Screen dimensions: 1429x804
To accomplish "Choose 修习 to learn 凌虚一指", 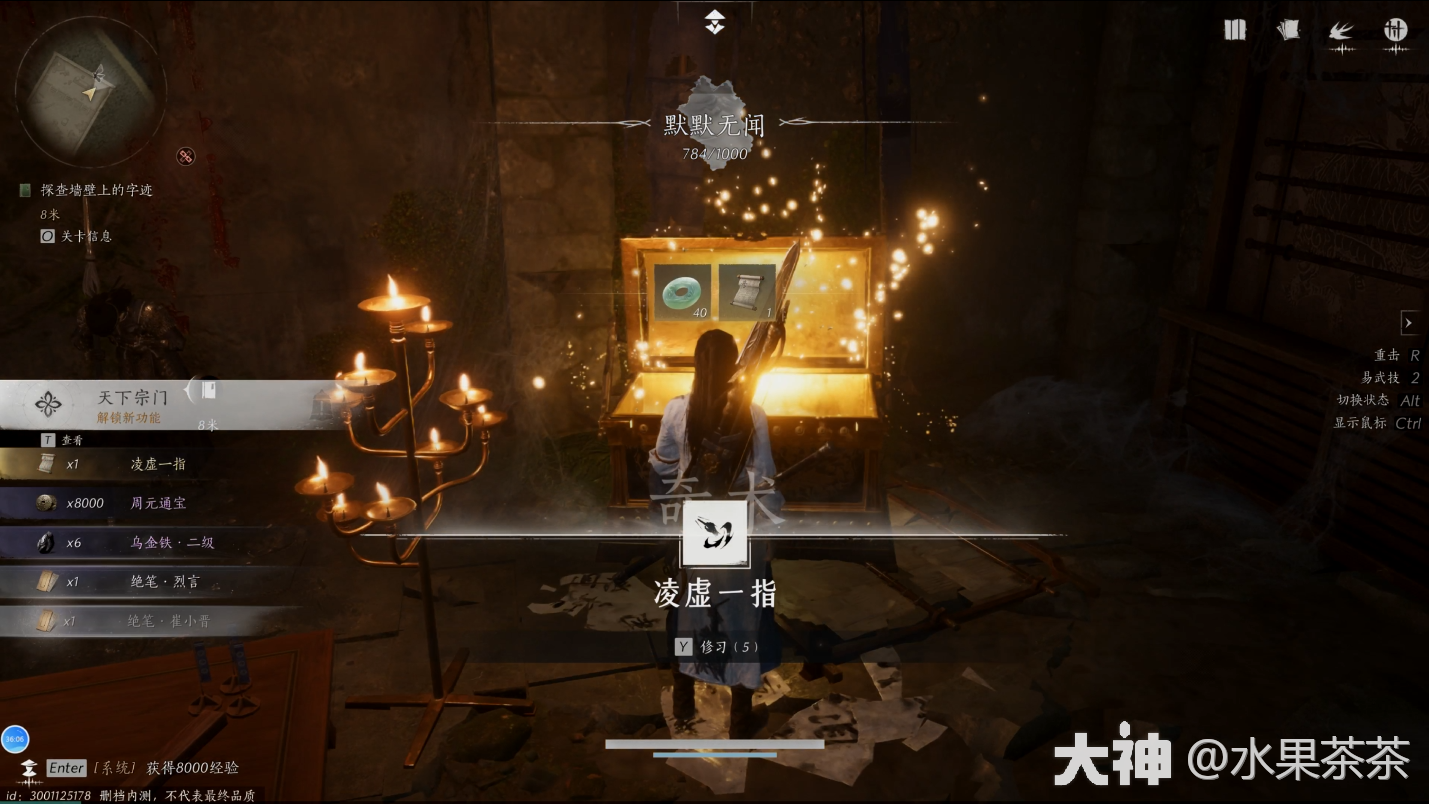I will [x=716, y=647].
